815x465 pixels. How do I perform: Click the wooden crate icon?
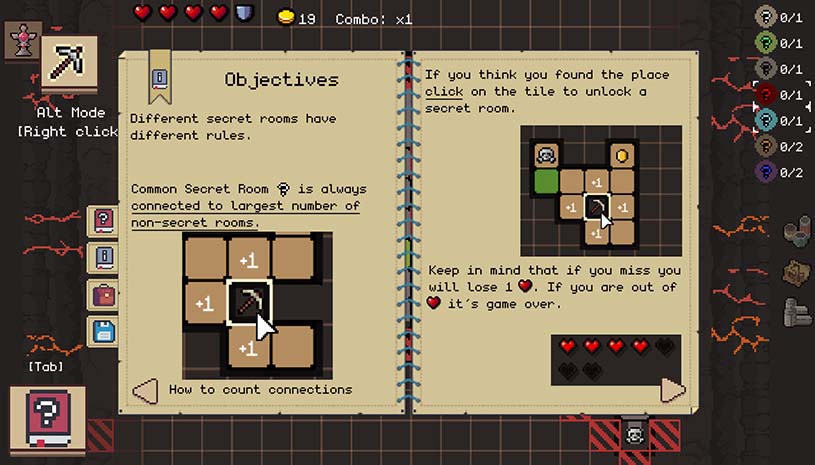point(796,272)
